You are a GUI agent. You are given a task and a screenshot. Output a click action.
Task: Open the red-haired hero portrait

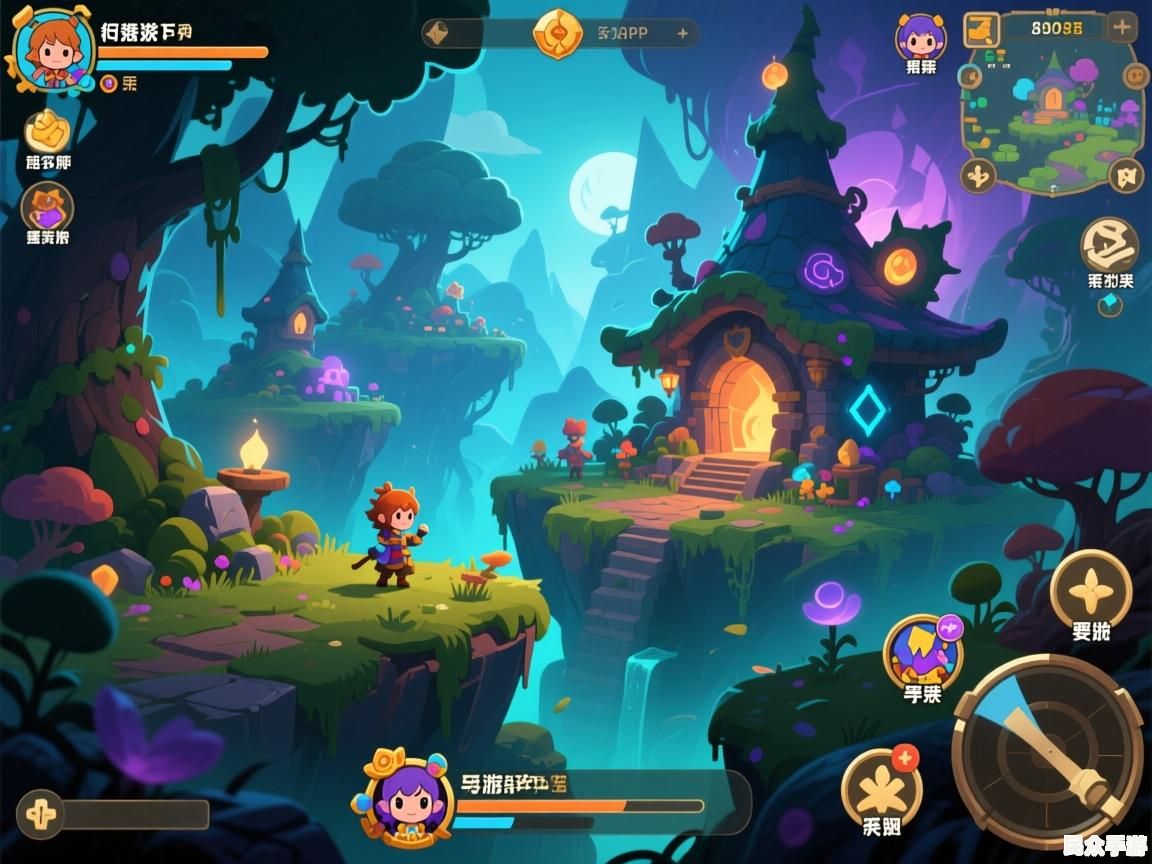click(x=54, y=48)
